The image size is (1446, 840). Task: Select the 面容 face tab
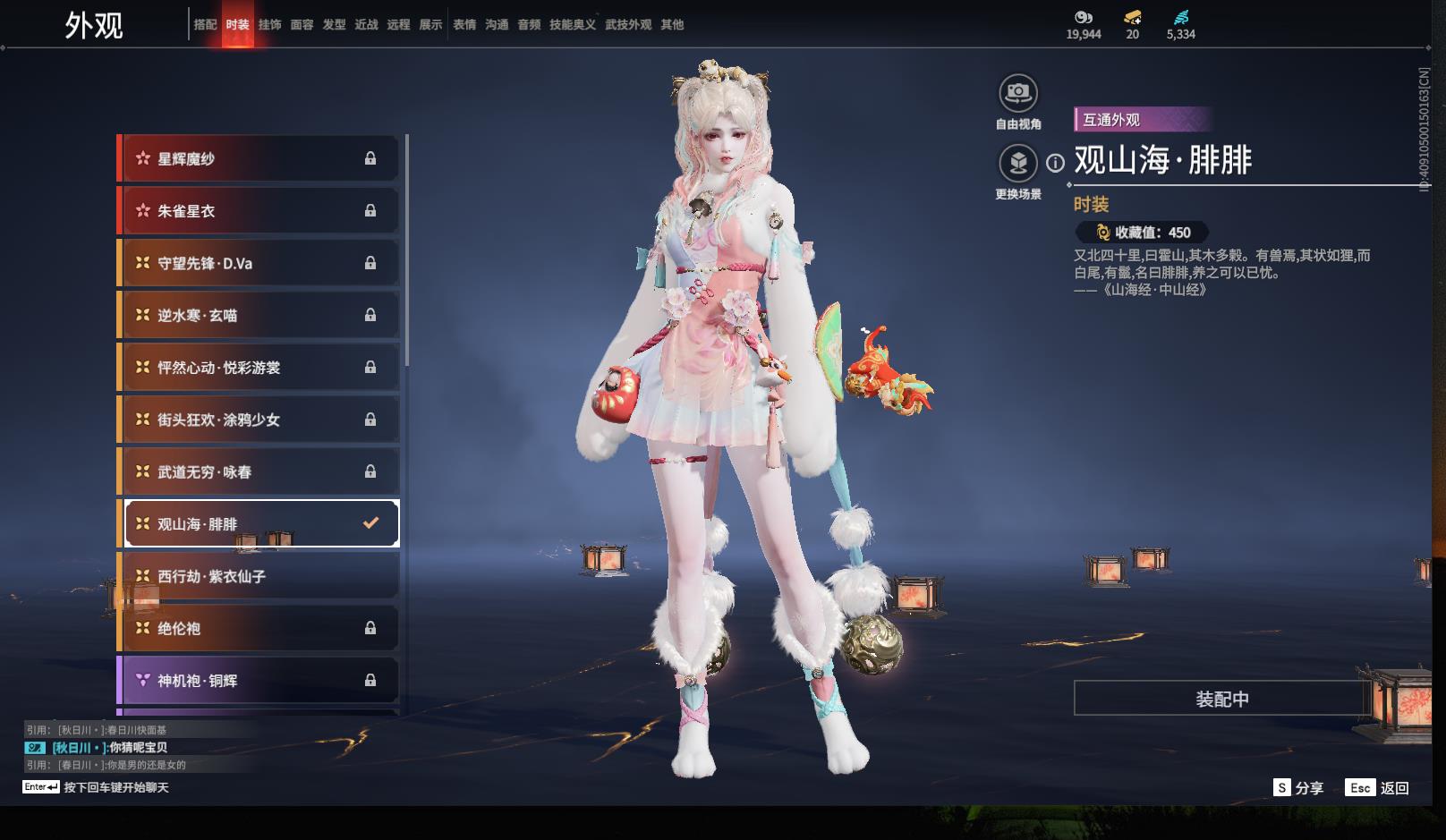click(302, 25)
